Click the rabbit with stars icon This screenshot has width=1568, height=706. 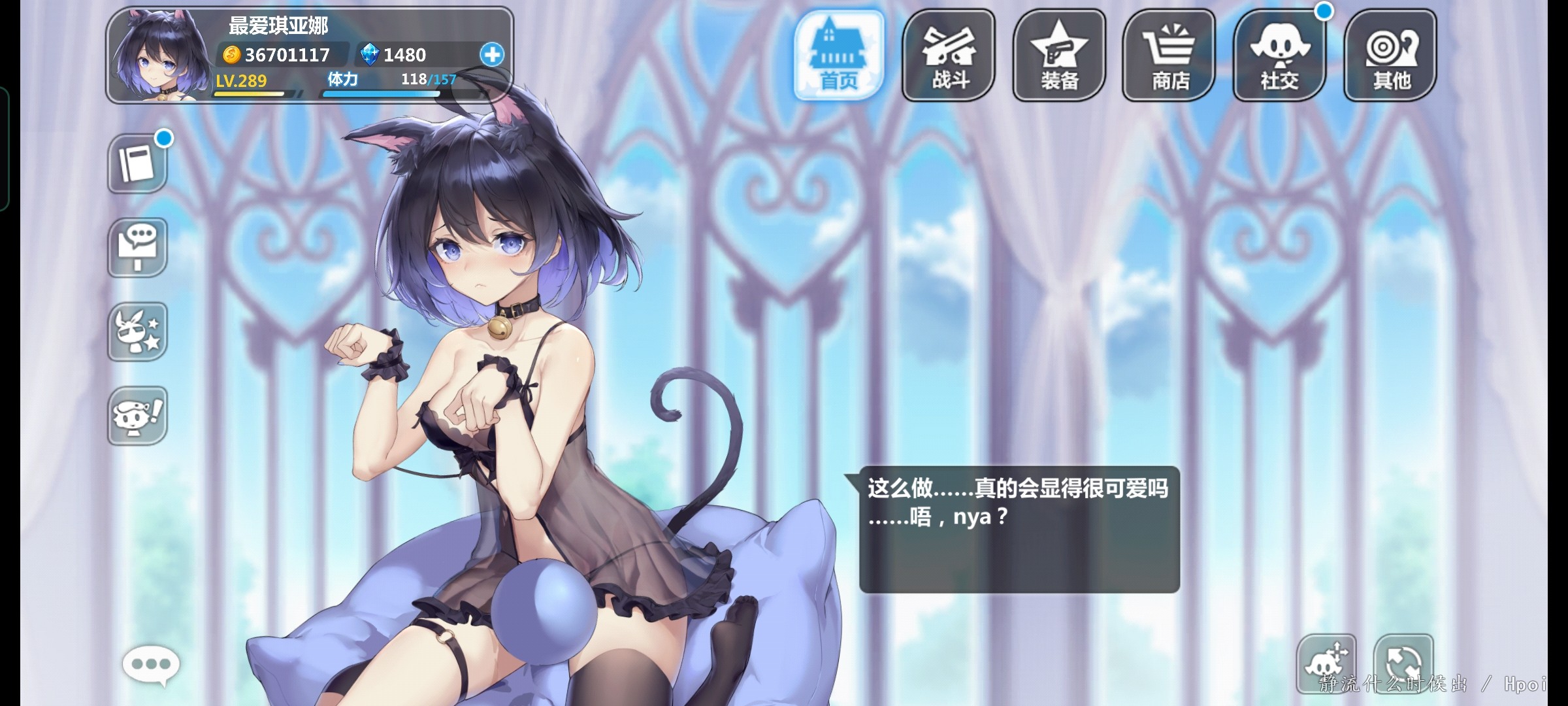137,331
